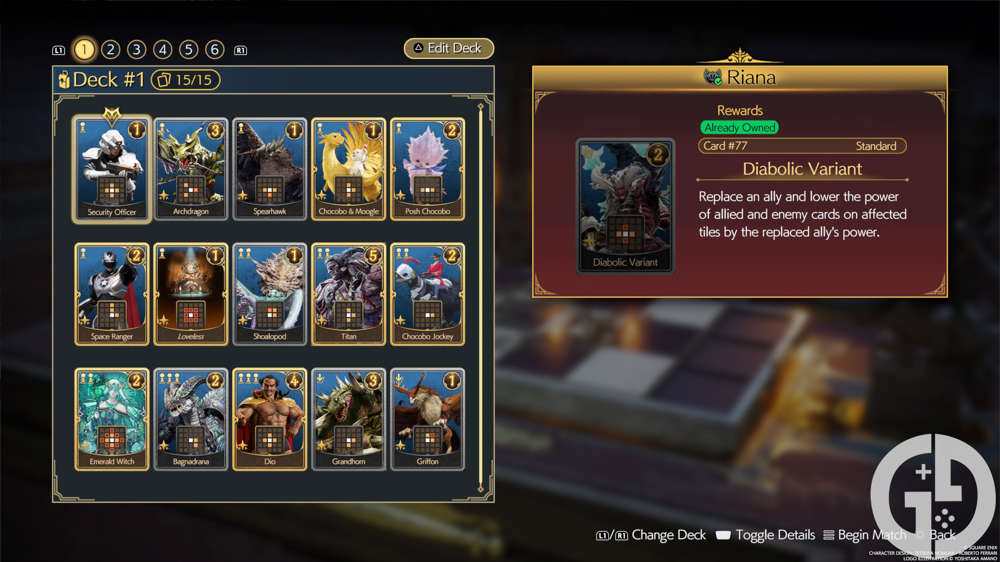Click the Posh Chocobo card
The height and width of the screenshot is (562, 1000).
tap(427, 169)
